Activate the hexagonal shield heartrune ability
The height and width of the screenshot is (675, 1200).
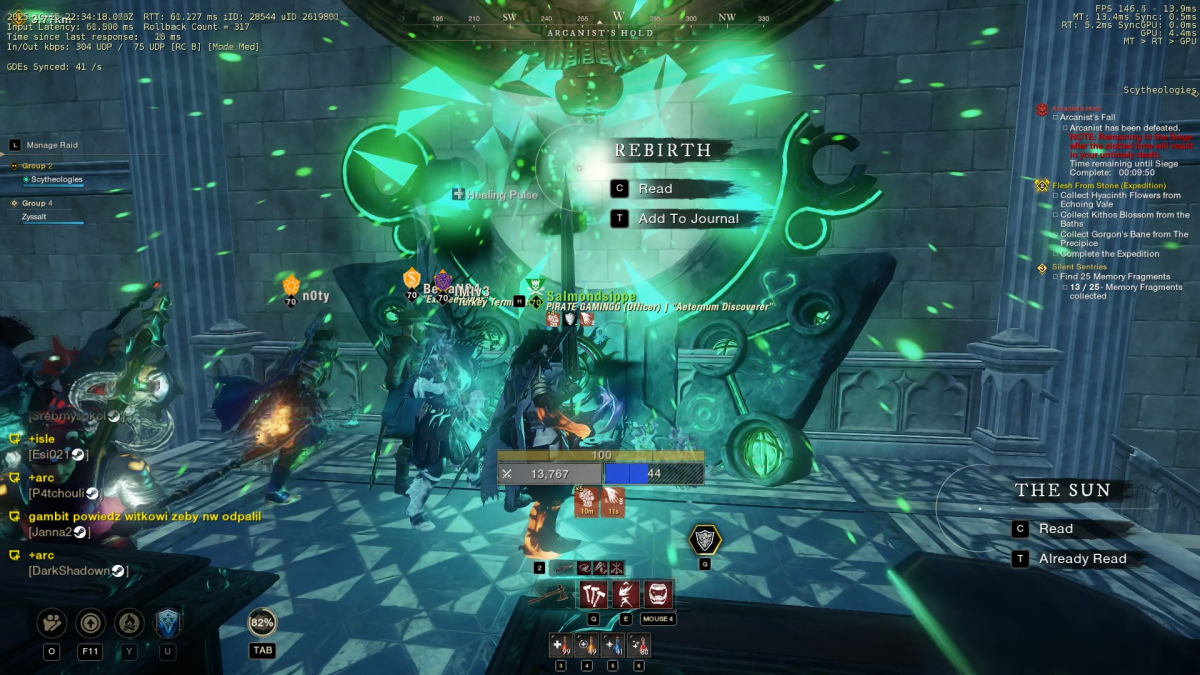(x=705, y=540)
